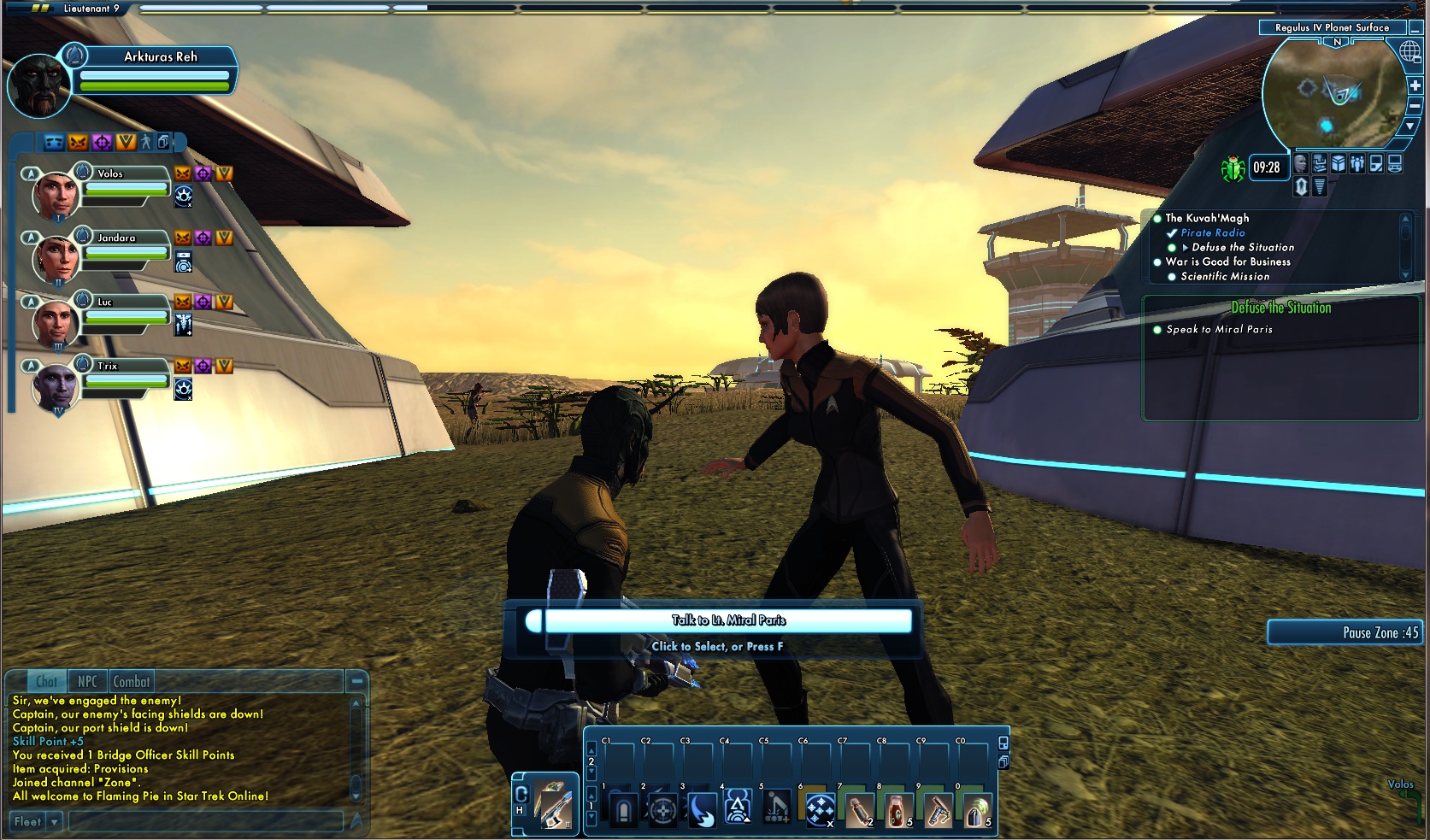Click Arkturas Reh's player portrait
The image size is (1430, 840).
pyautogui.click(x=38, y=85)
